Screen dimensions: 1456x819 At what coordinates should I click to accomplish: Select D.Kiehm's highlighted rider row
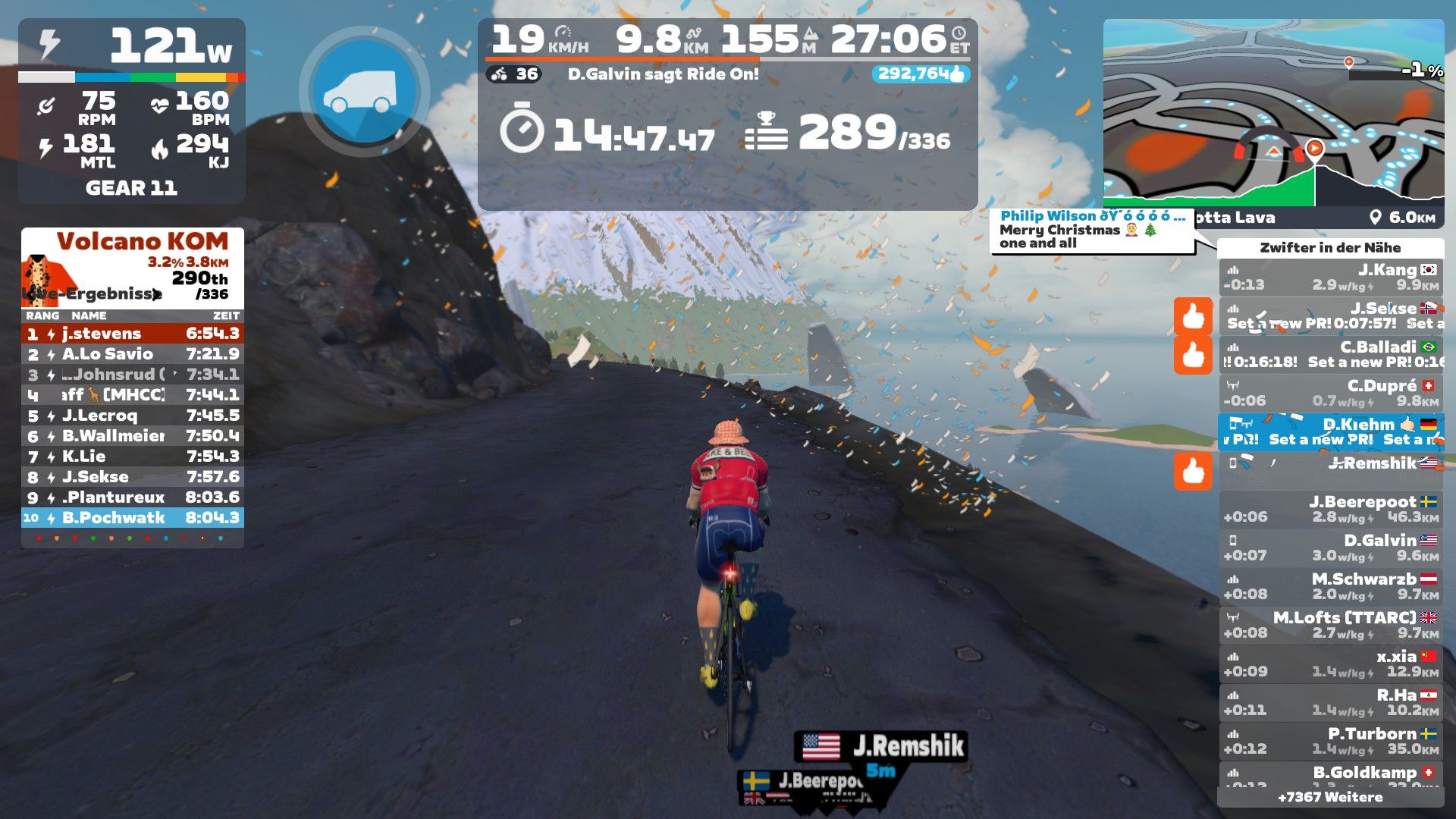coord(1331,431)
